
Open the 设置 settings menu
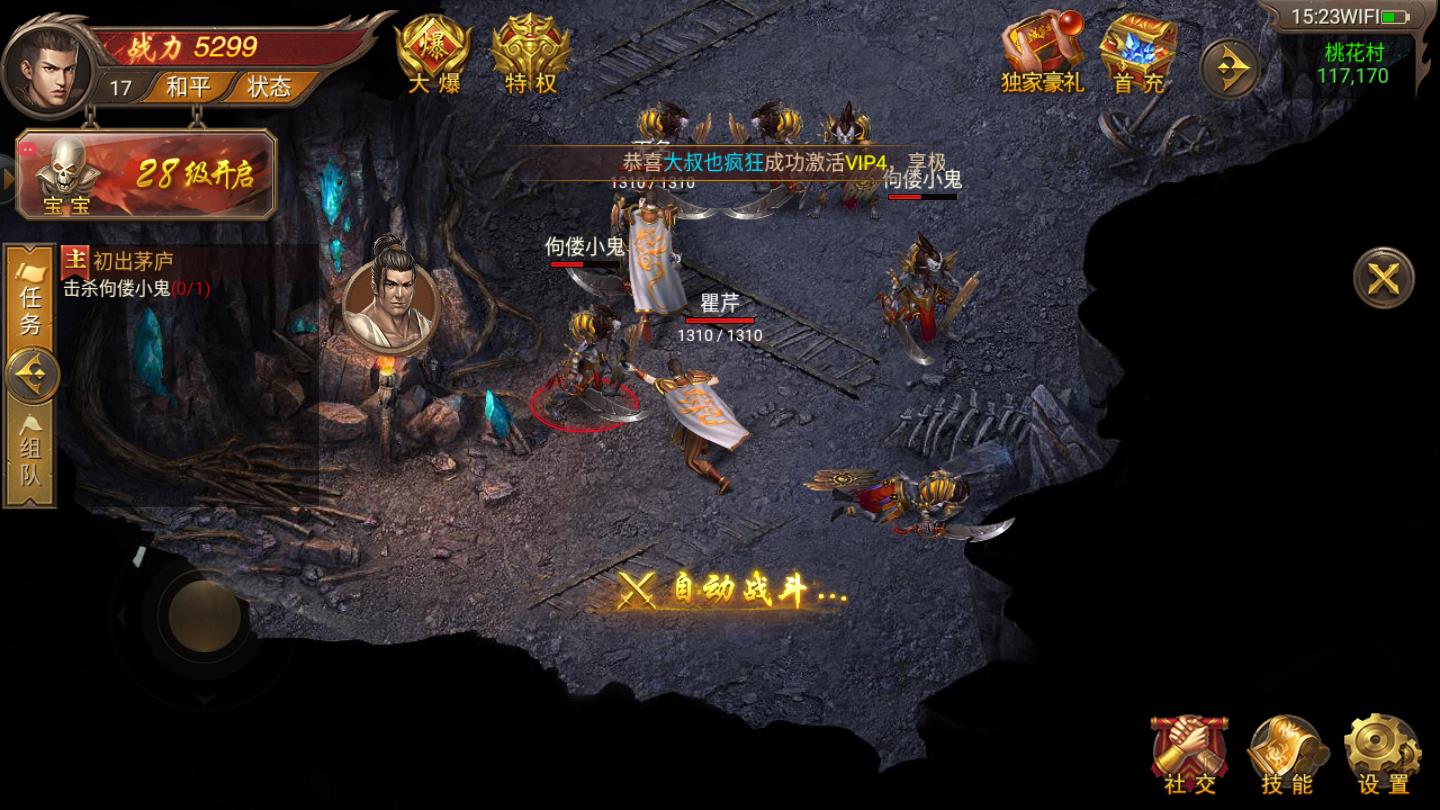(x=1383, y=756)
